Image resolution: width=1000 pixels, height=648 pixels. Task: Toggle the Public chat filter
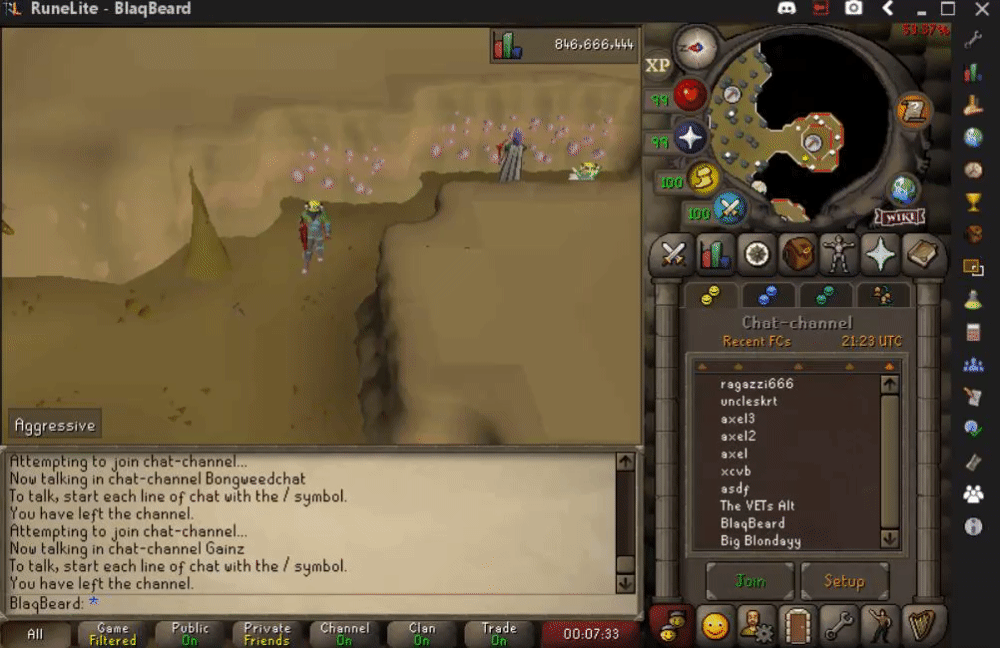(190, 634)
